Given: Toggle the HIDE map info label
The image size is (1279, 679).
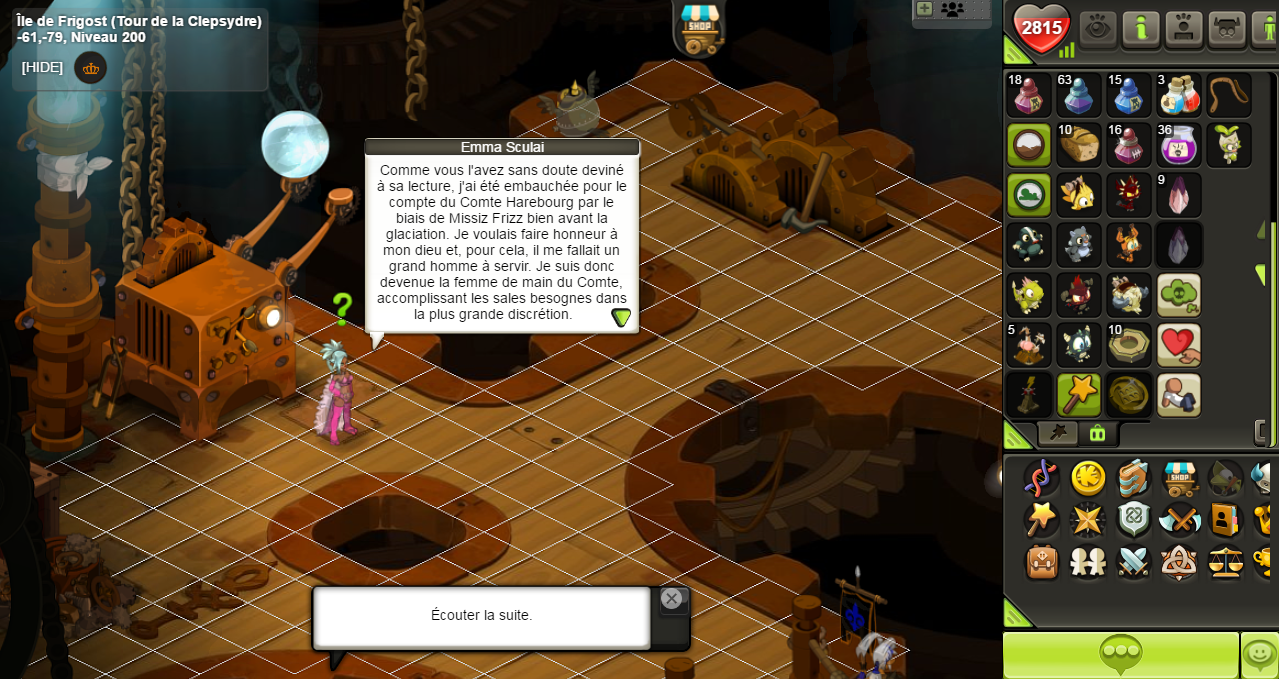Looking at the screenshot, I should [x=42, y=68].
